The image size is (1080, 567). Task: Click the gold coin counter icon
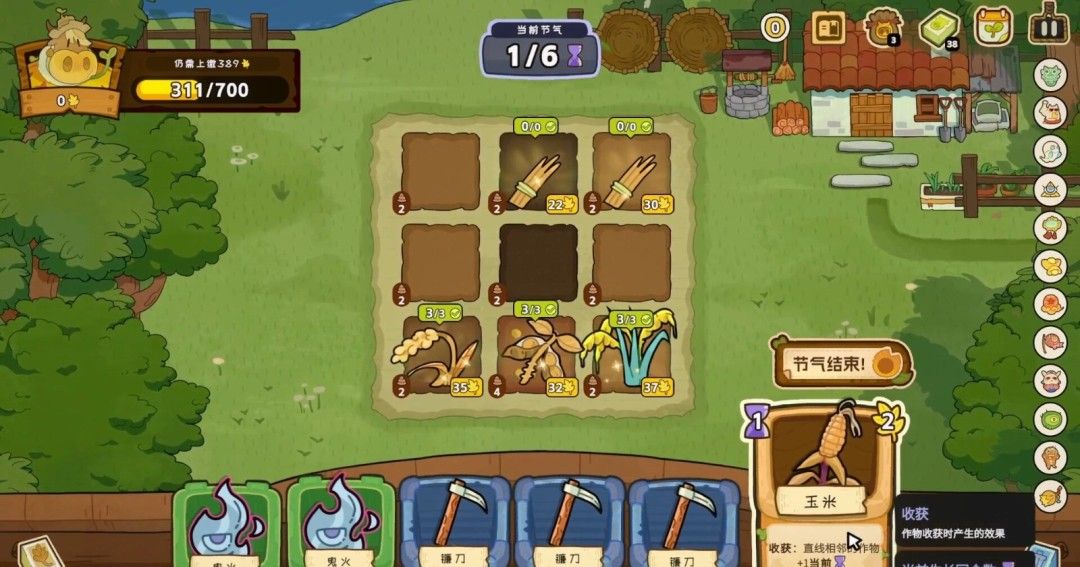pyautogui.click(x=774, y=27)
